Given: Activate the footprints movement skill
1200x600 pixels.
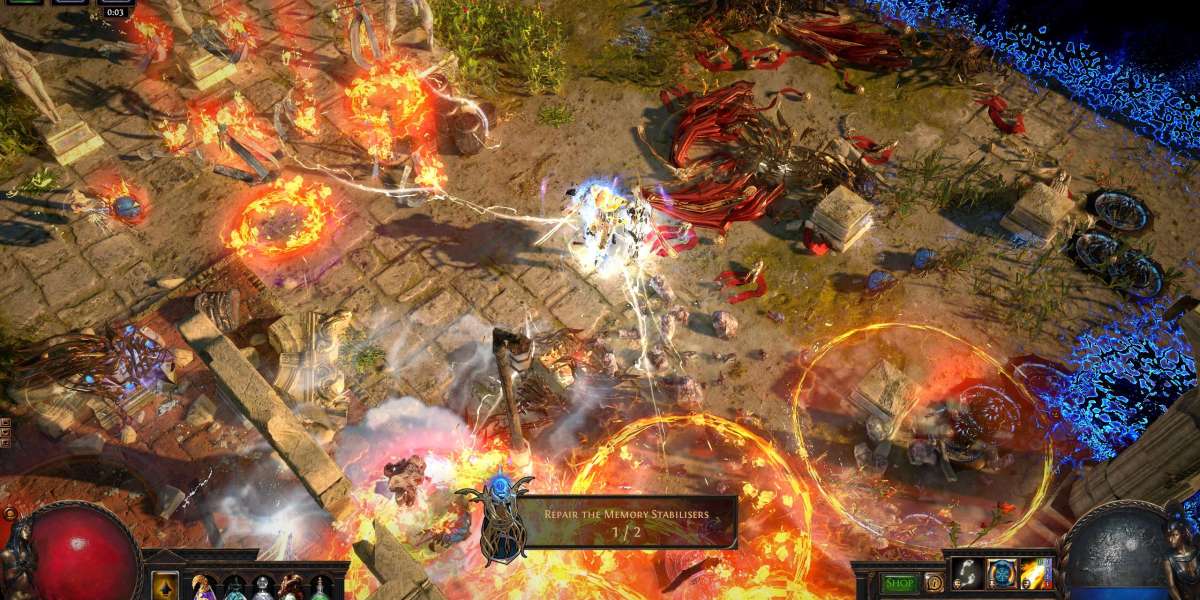Looking at the screenshot, I should pos(967,574).
